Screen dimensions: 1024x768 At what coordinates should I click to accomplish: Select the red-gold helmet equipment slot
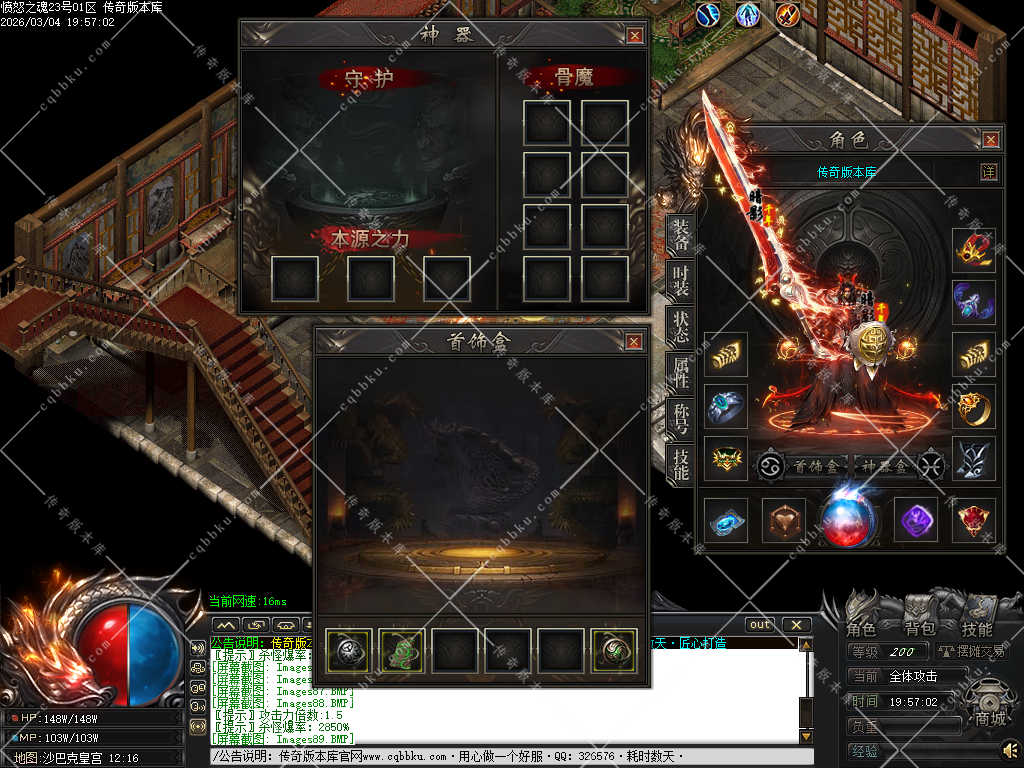(973, 250)
